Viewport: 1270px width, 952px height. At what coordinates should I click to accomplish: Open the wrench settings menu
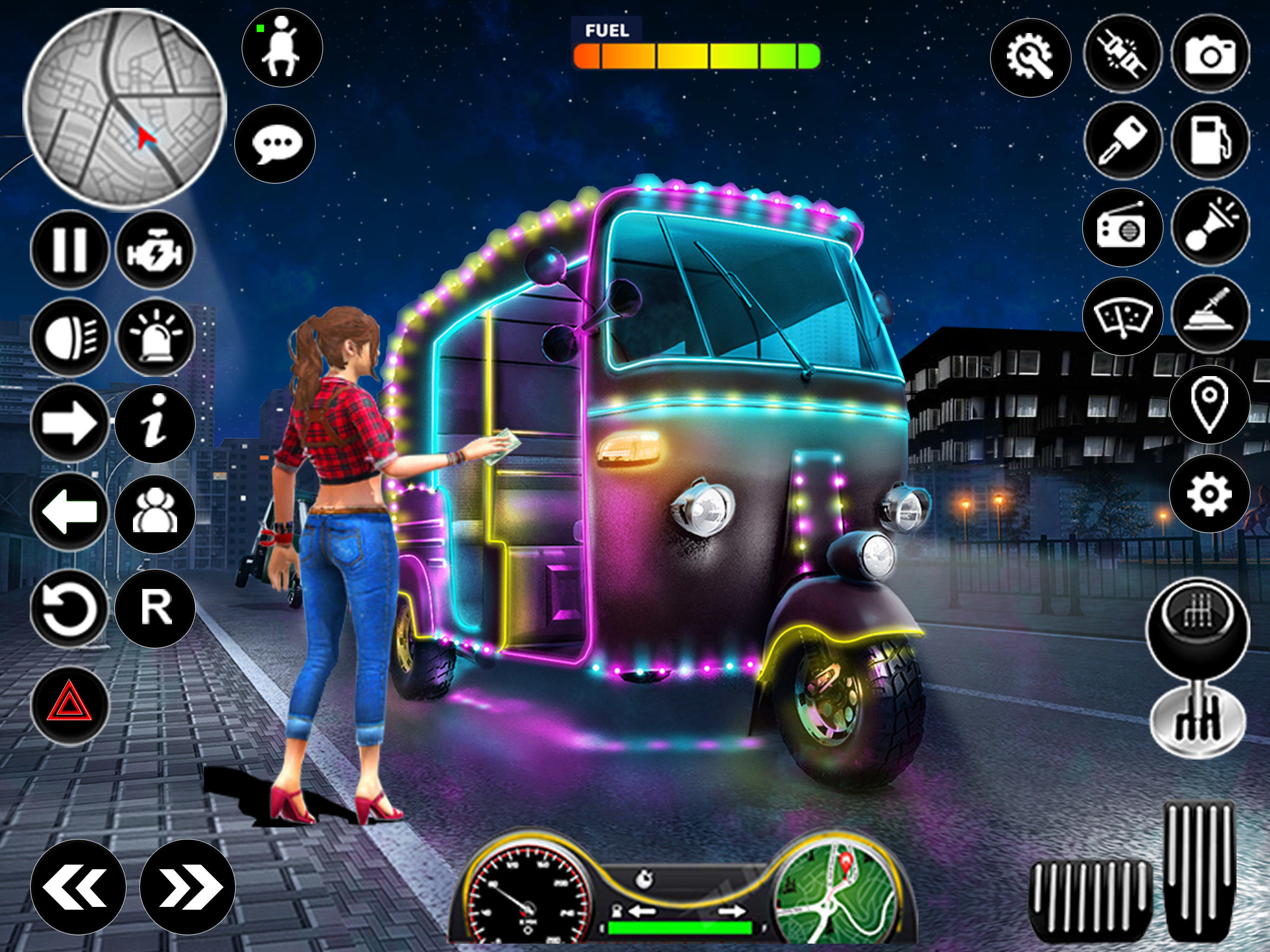tap(1031, 58)
